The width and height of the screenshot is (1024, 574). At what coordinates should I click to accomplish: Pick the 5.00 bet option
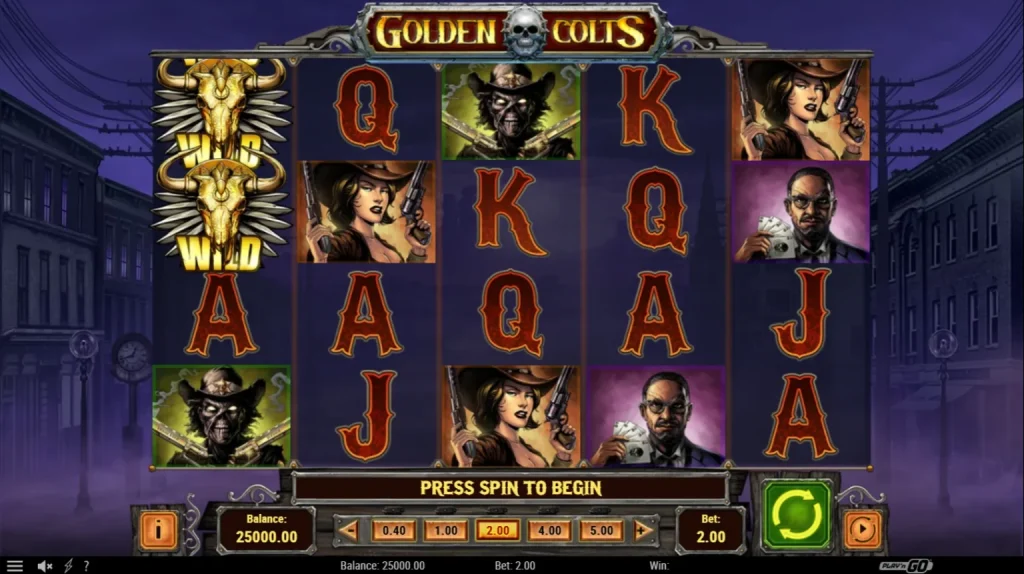coord(601,530)
